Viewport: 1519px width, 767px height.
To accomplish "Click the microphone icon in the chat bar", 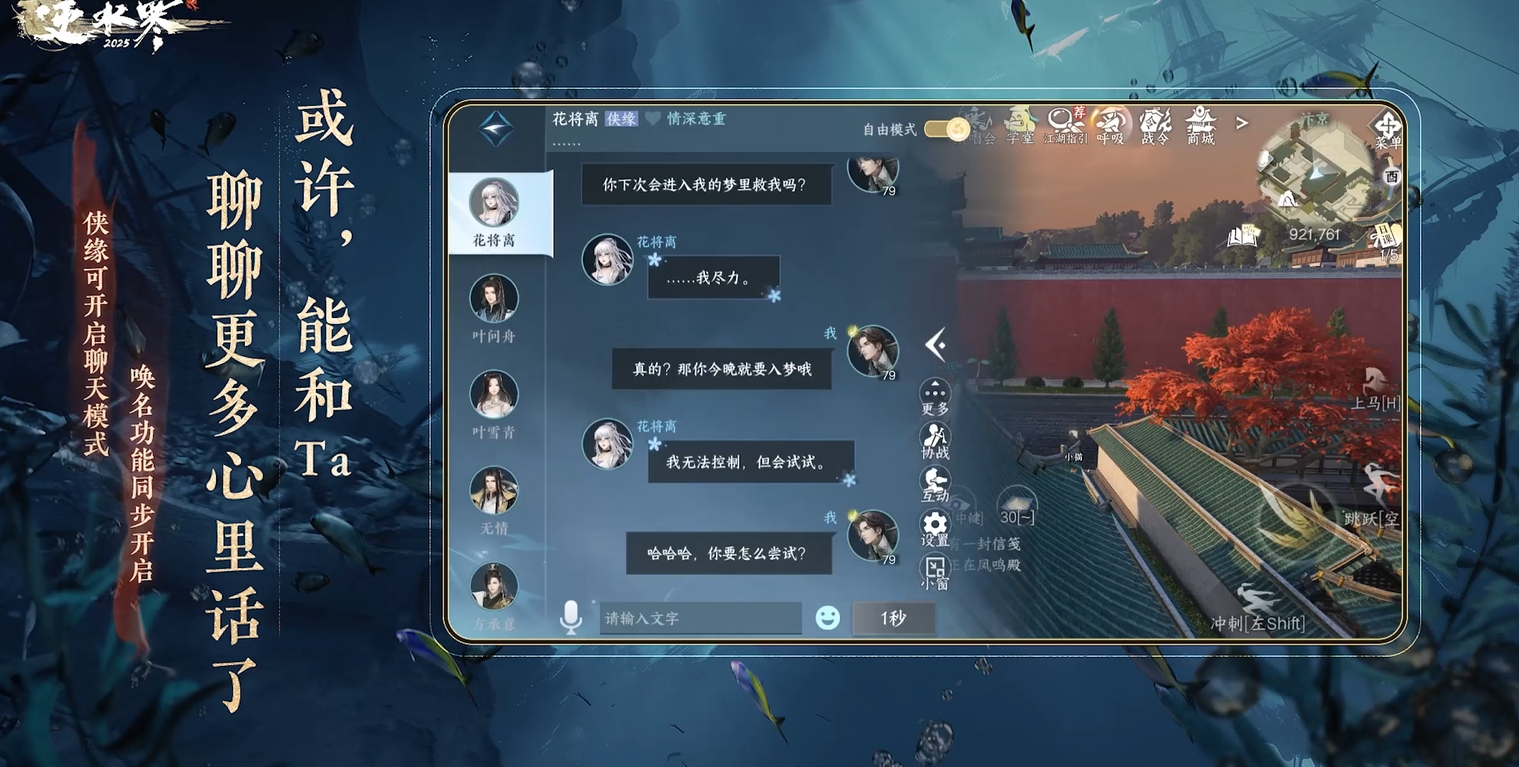I will (x=572, y=617).
